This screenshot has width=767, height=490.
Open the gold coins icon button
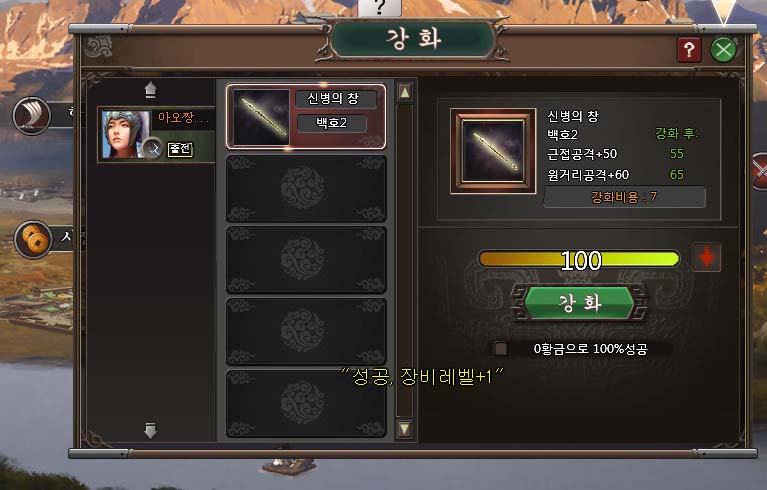tap(34, 240)
